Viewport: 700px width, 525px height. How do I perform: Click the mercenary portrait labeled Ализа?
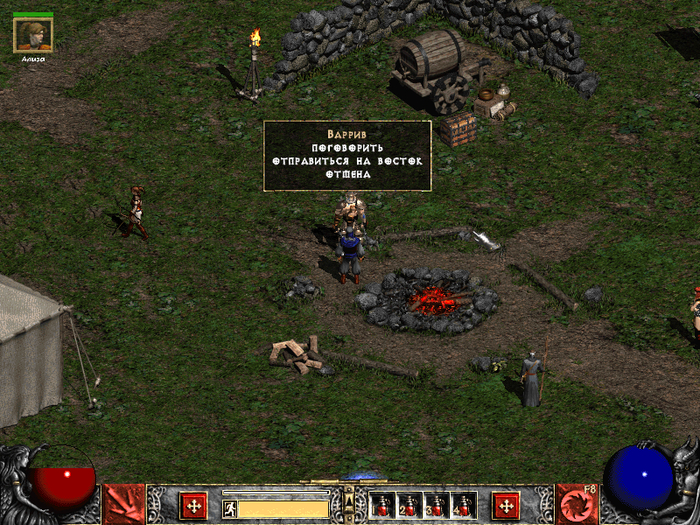[x=33, y=36]
